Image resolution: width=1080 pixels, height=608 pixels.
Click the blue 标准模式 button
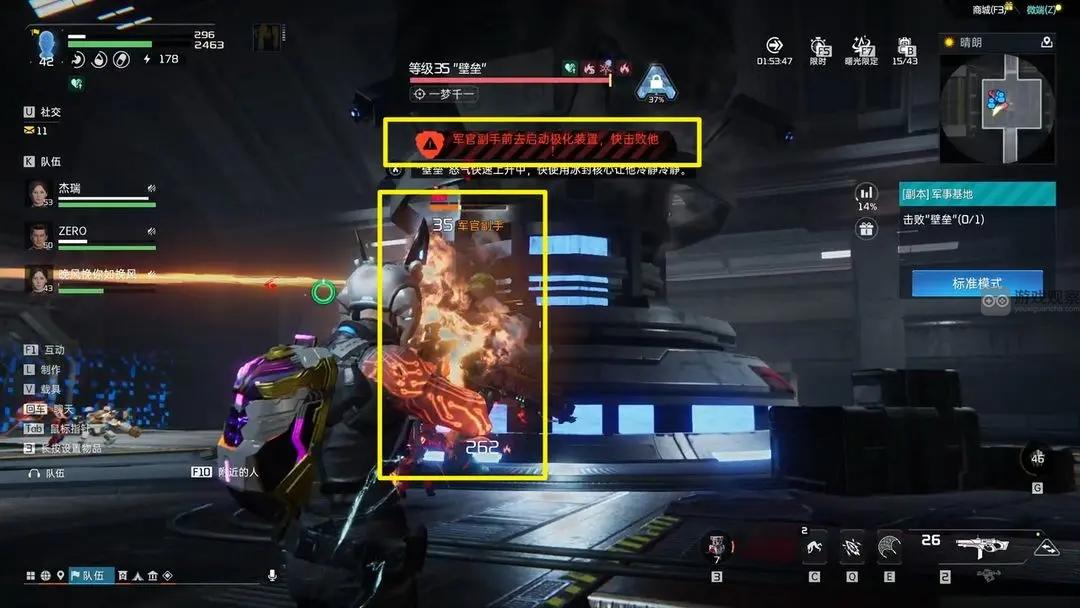pyautogui.click(x=977, y=283)
